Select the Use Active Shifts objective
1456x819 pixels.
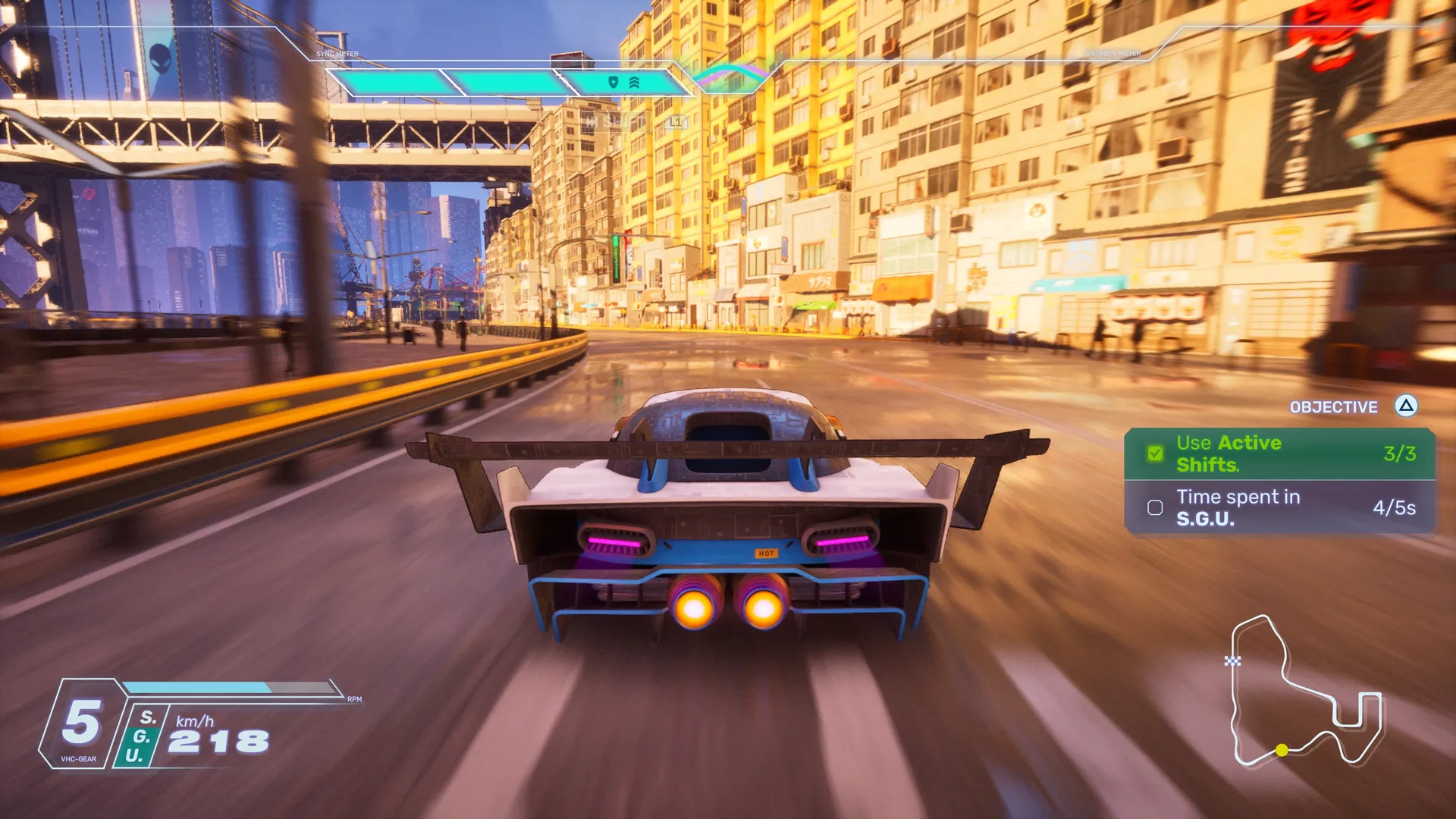click(1279, 453)
